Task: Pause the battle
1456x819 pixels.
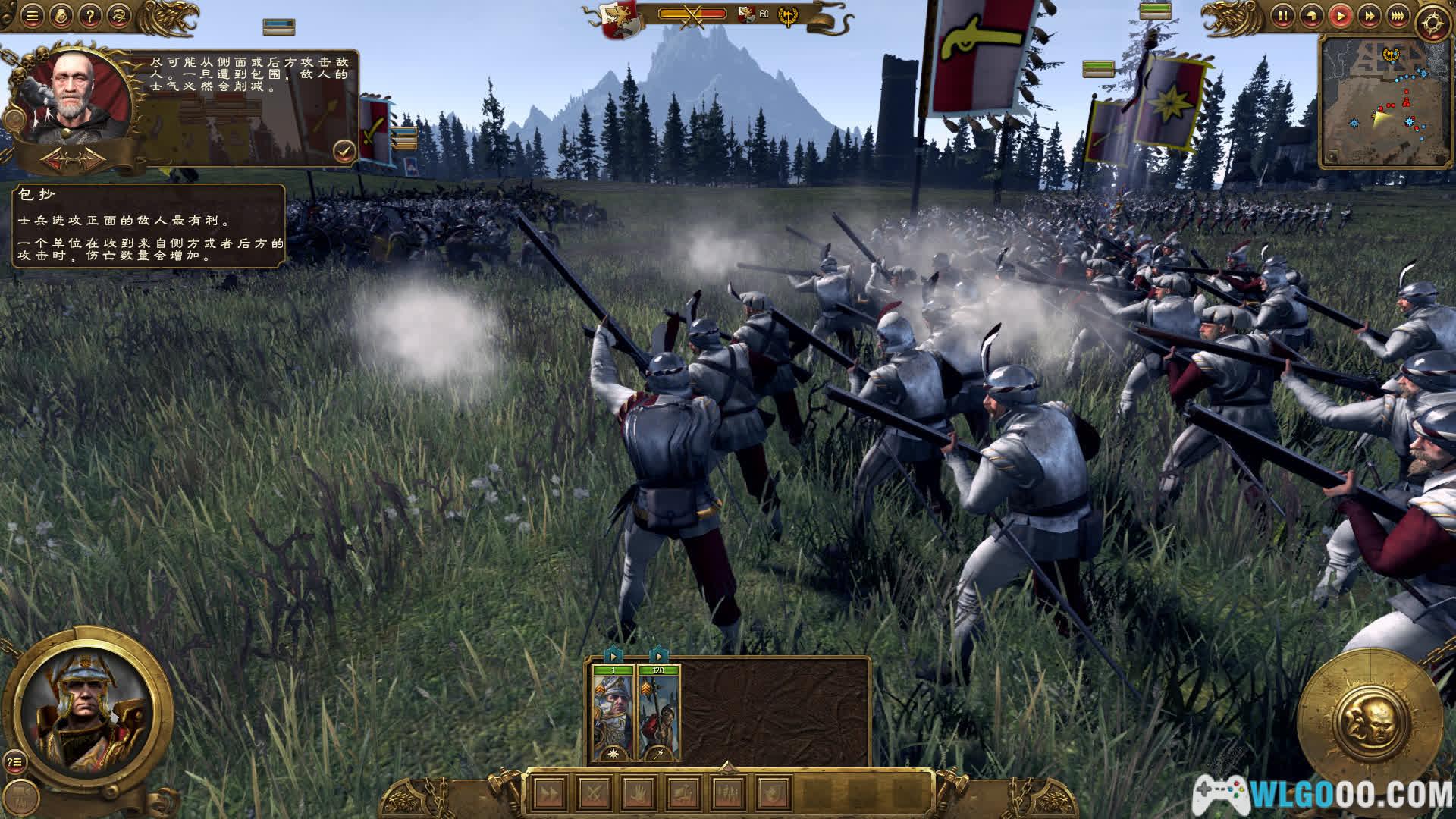Action: (1282, 15)
